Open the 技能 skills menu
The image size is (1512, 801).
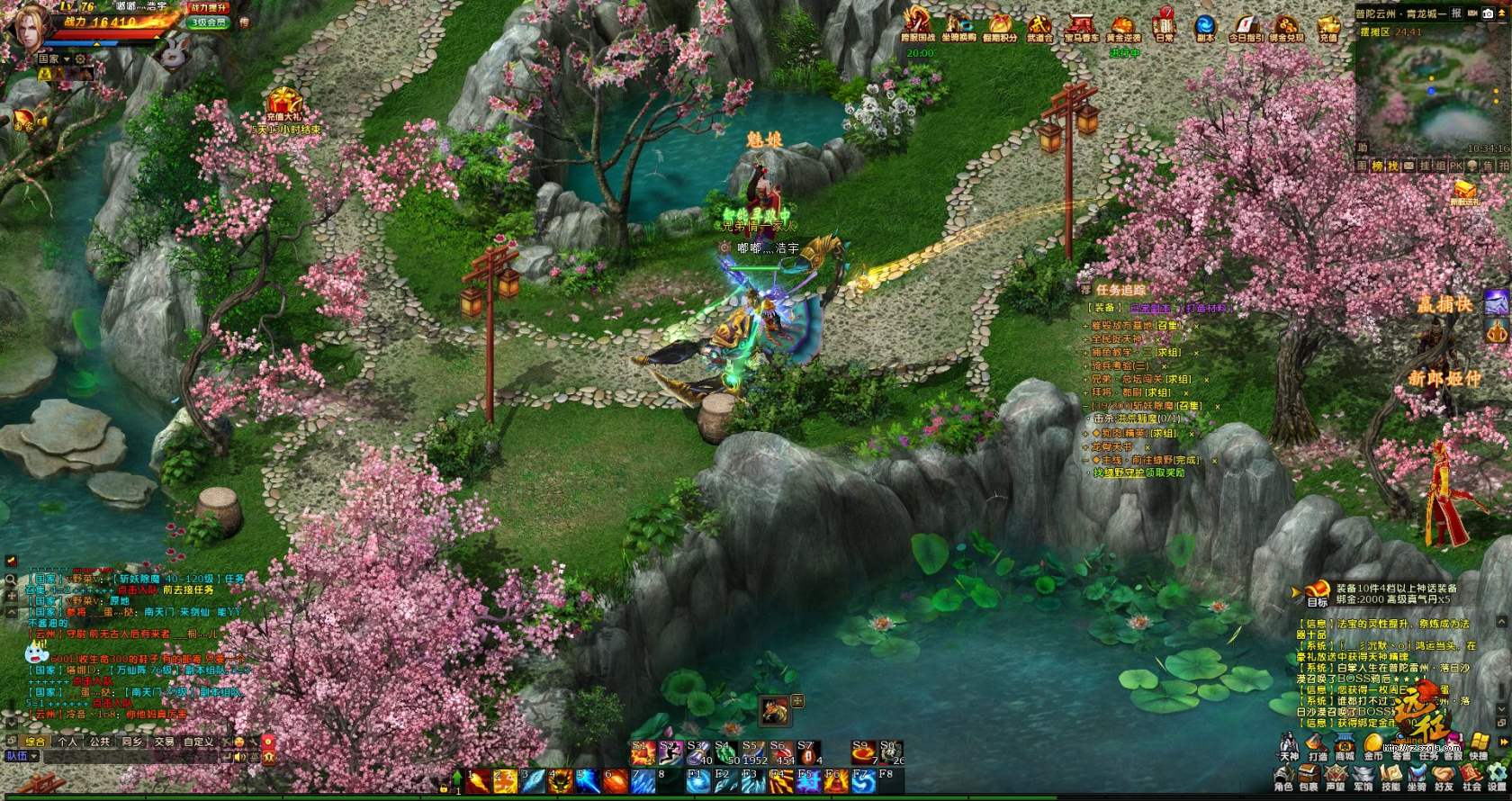[1390, 778]
